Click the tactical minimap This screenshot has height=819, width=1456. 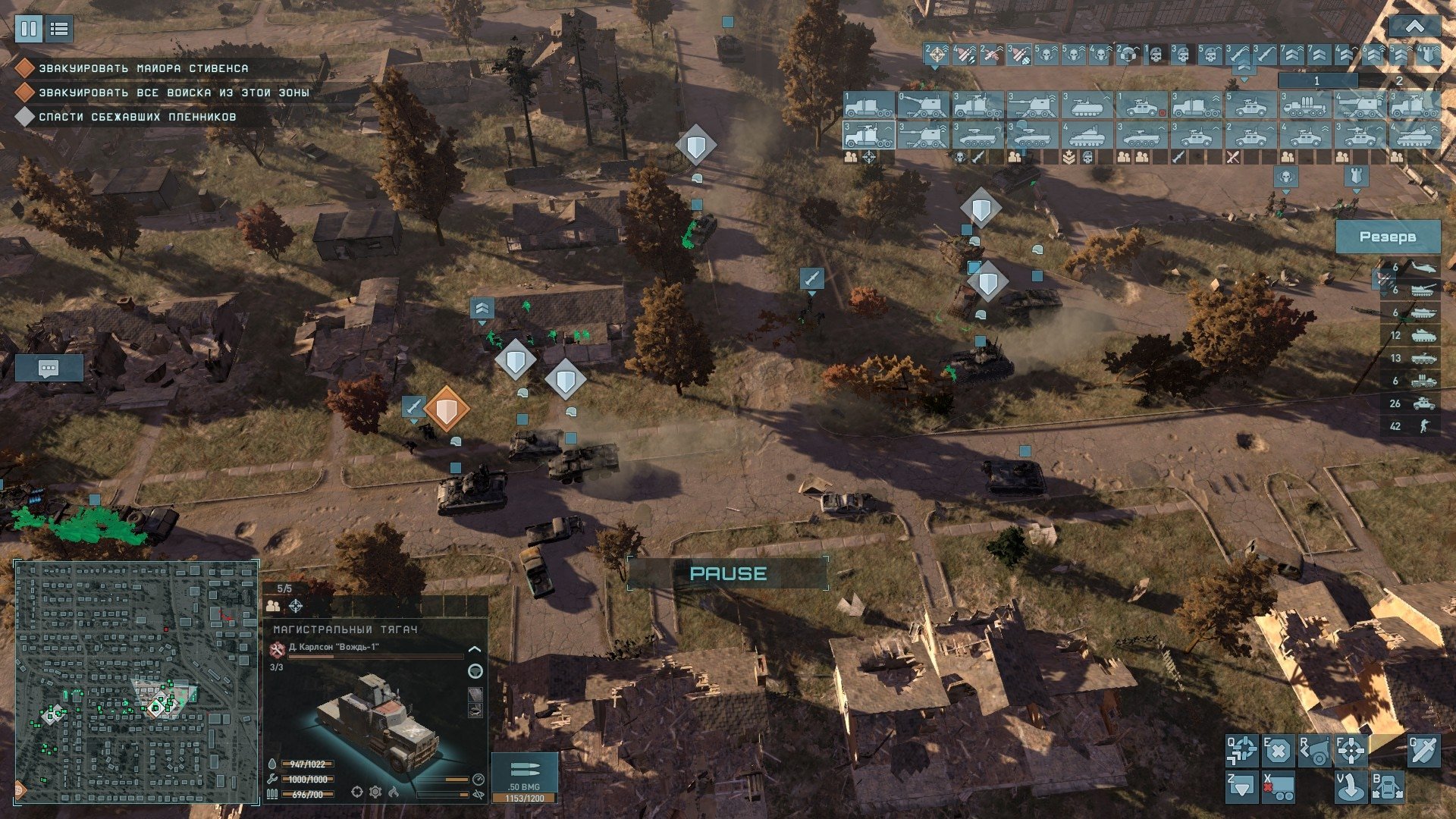[136, 682]
